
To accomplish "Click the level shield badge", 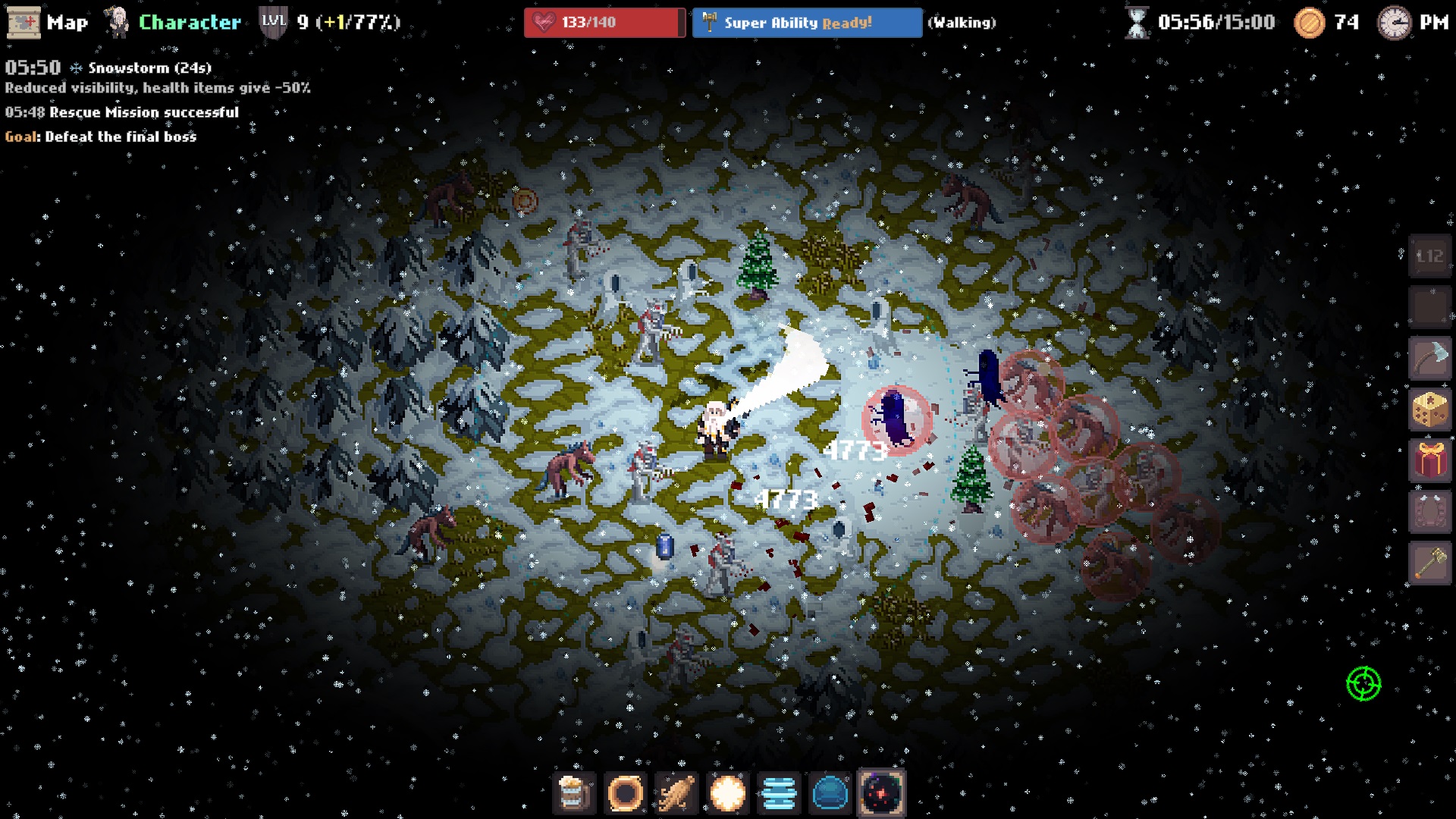I will [273, 22].
